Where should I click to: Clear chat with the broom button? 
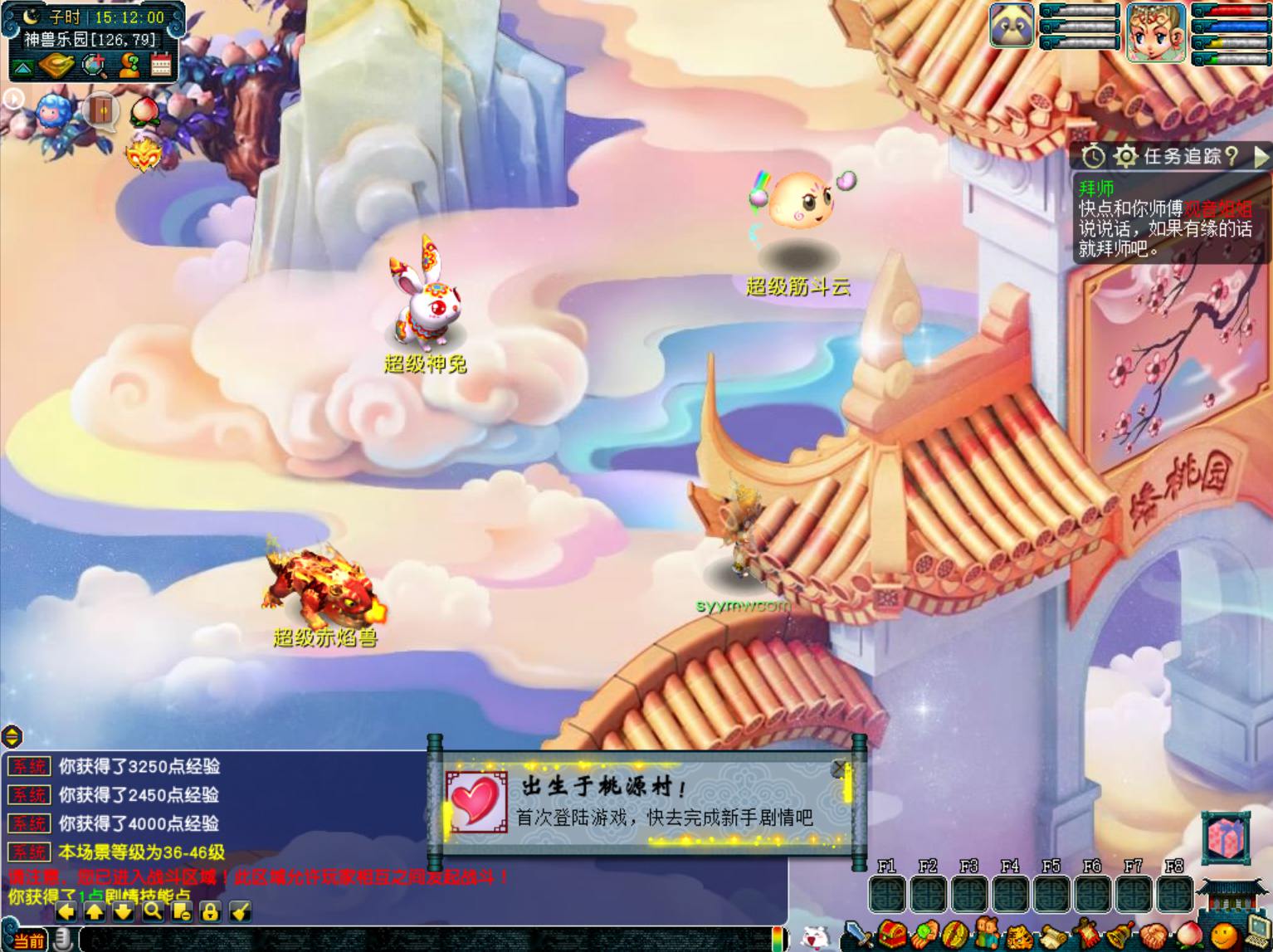(x=240, y=911)
